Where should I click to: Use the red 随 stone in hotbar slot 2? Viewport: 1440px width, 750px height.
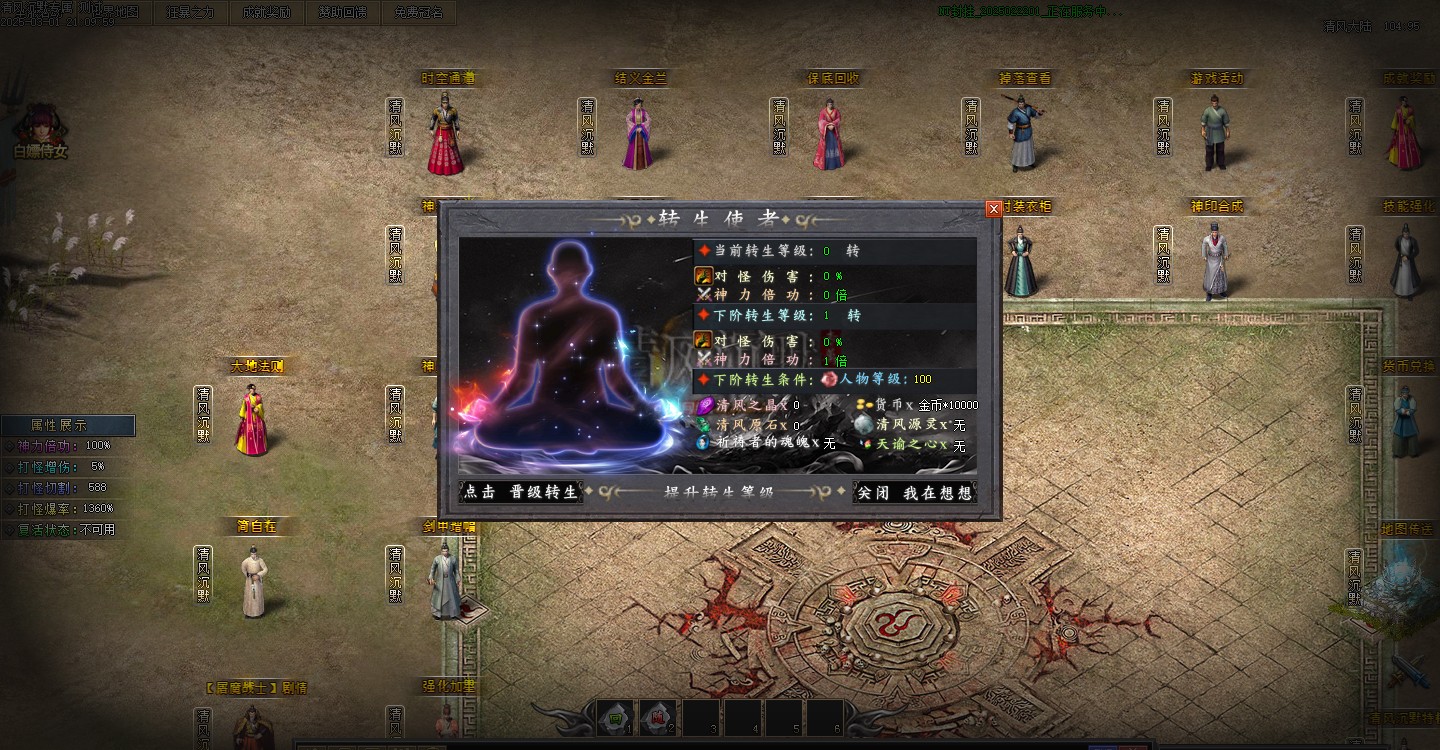coord(658,717)
